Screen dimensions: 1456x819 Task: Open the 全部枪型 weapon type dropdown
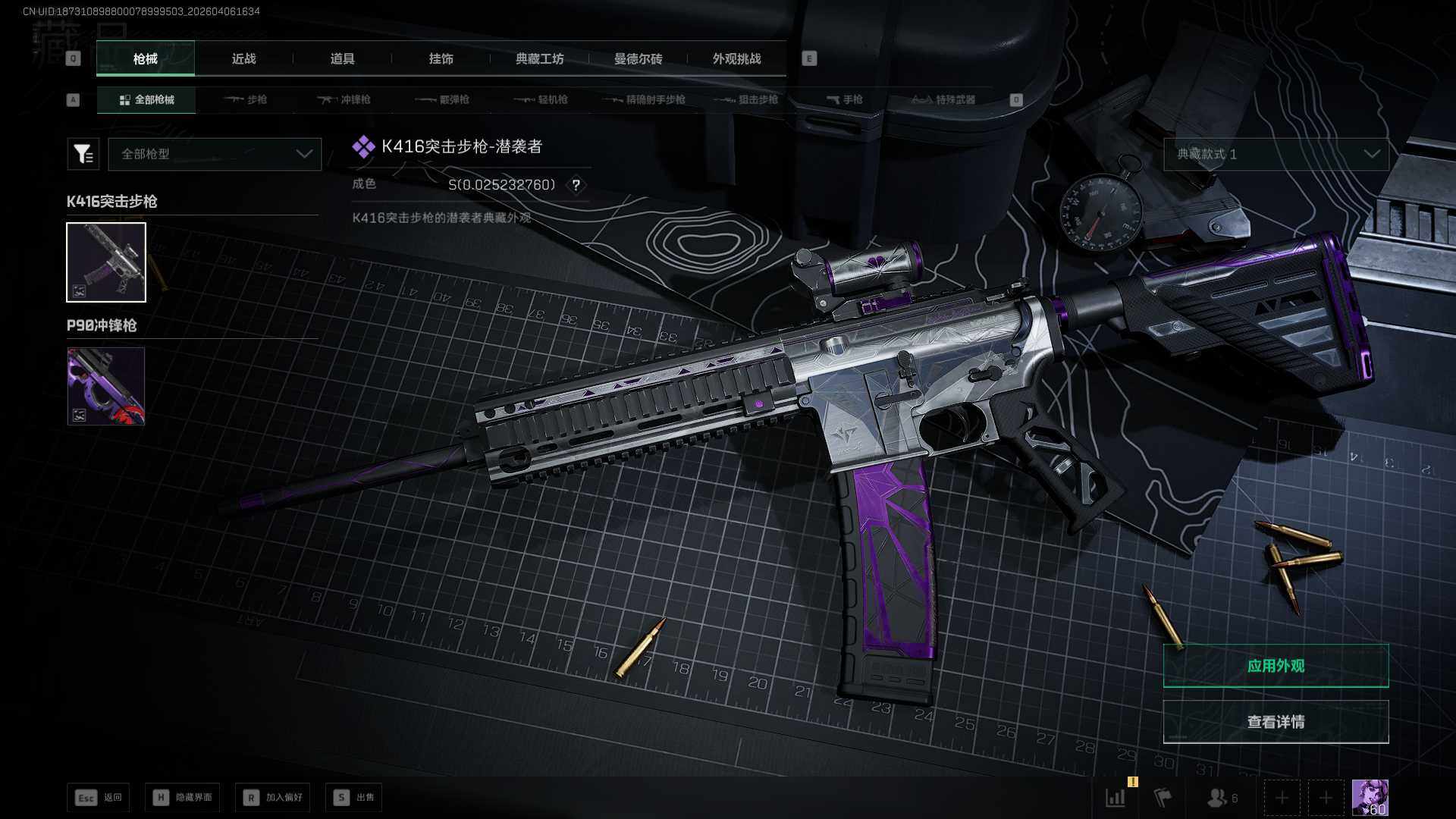(x=215, y=154)
